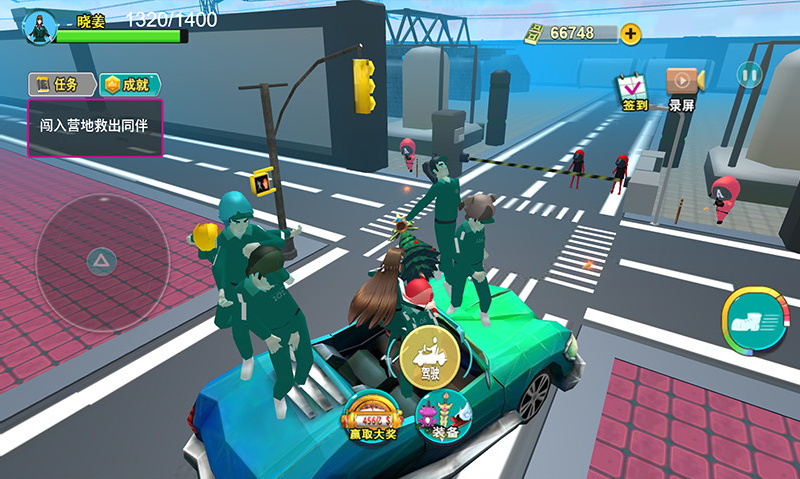The image size is (800, 479).
Task: Add more cash with the plus button
Action: [x=631, y=34]
